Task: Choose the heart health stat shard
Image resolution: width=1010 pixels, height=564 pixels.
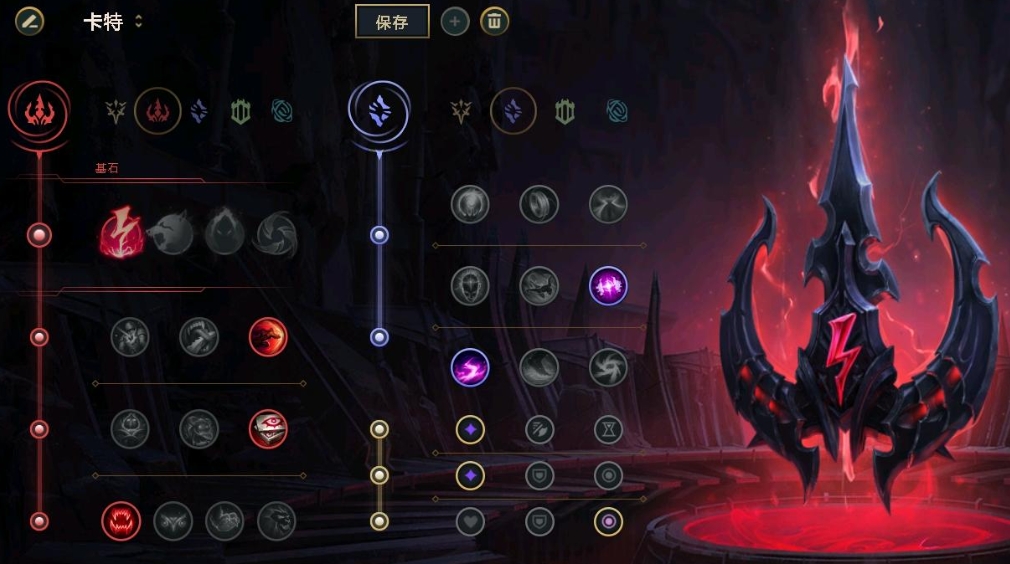Action: (x=470, y=521)
